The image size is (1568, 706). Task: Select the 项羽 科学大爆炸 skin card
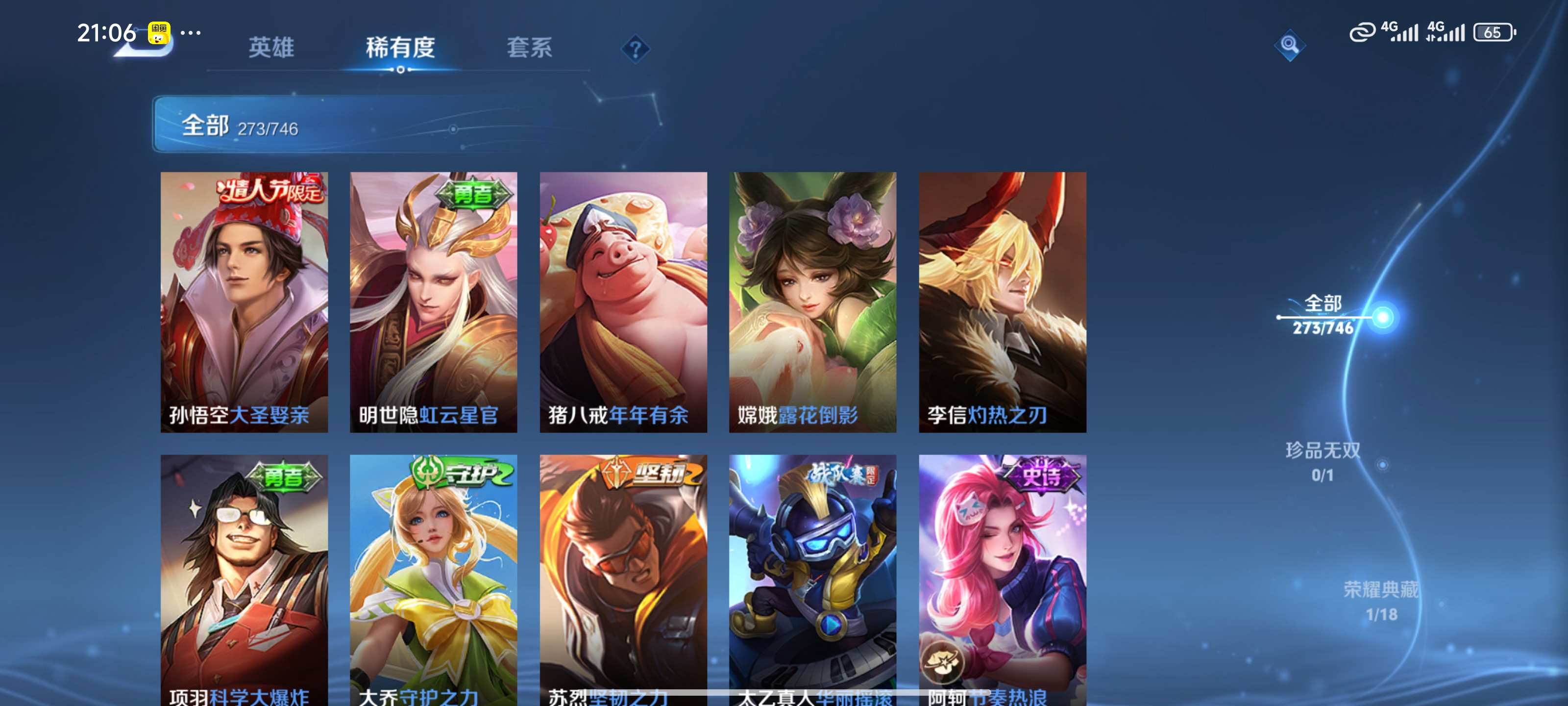pos(244,579)
